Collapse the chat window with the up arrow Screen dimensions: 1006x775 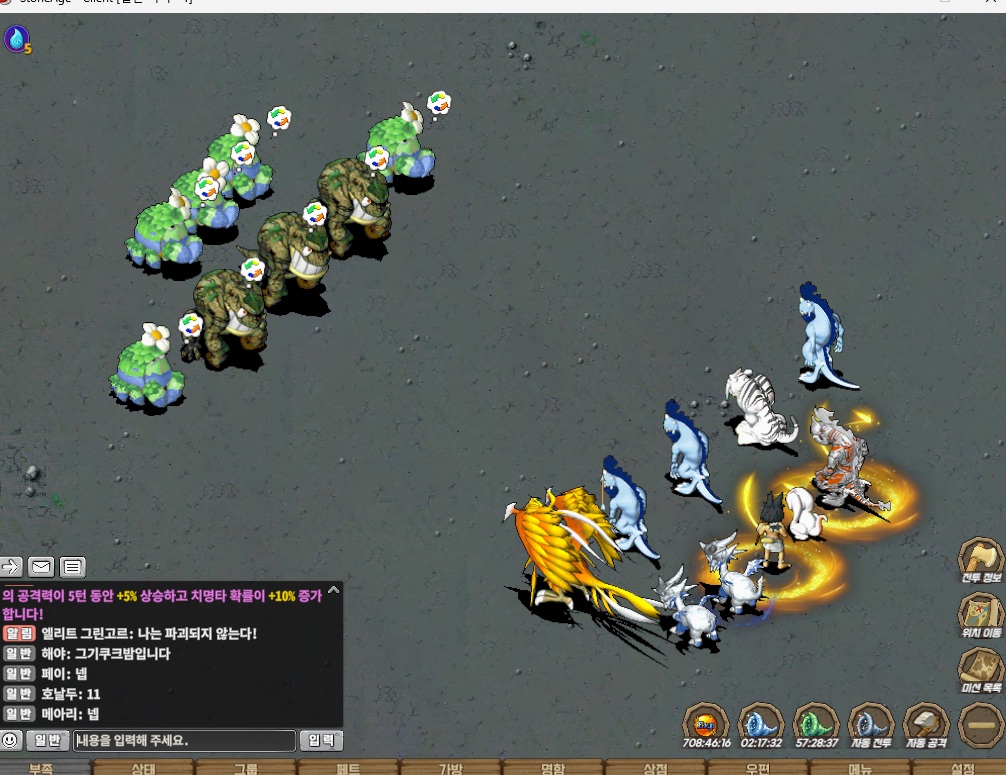333,590
